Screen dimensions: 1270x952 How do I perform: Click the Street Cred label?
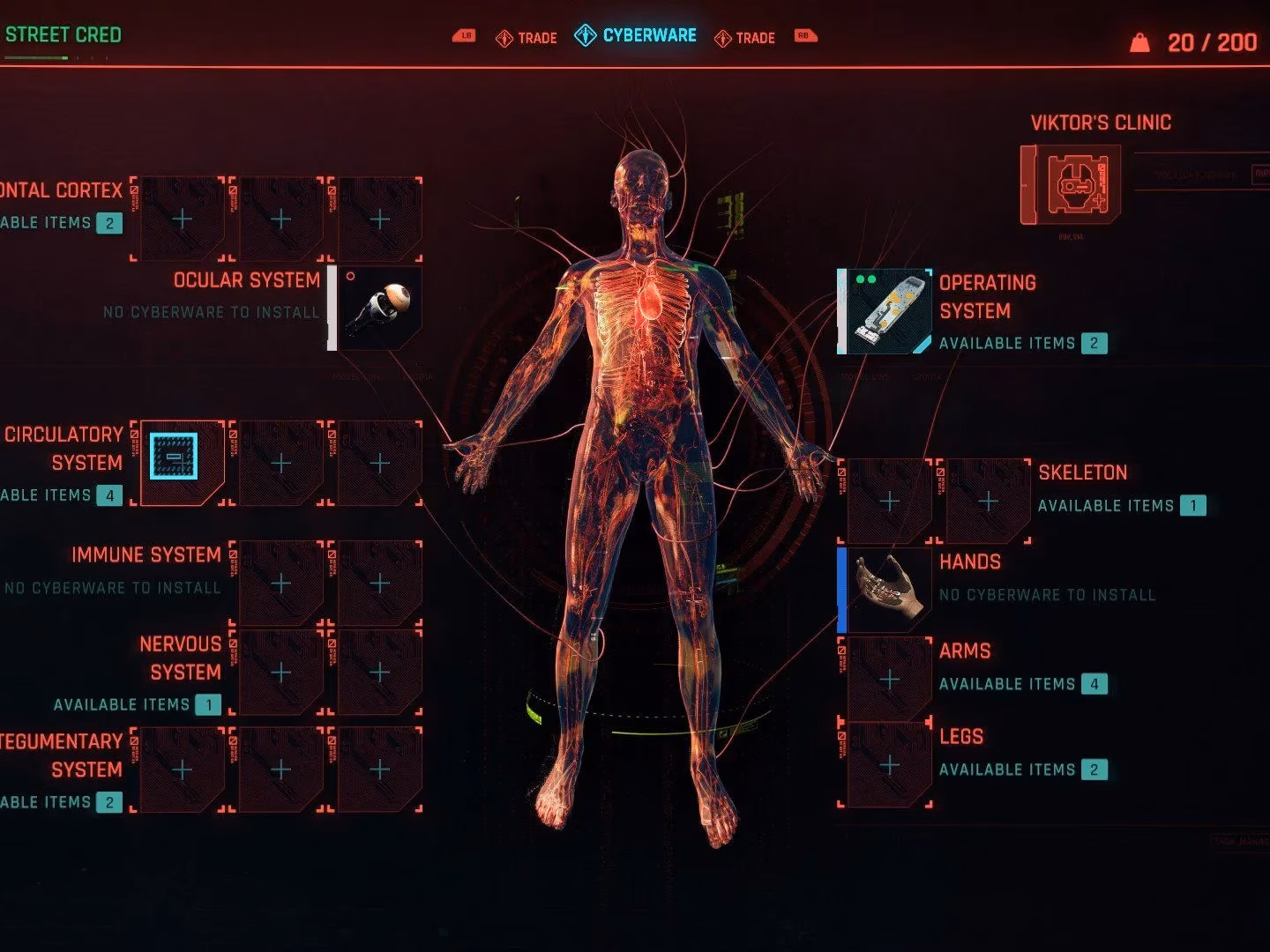point(65,34)
